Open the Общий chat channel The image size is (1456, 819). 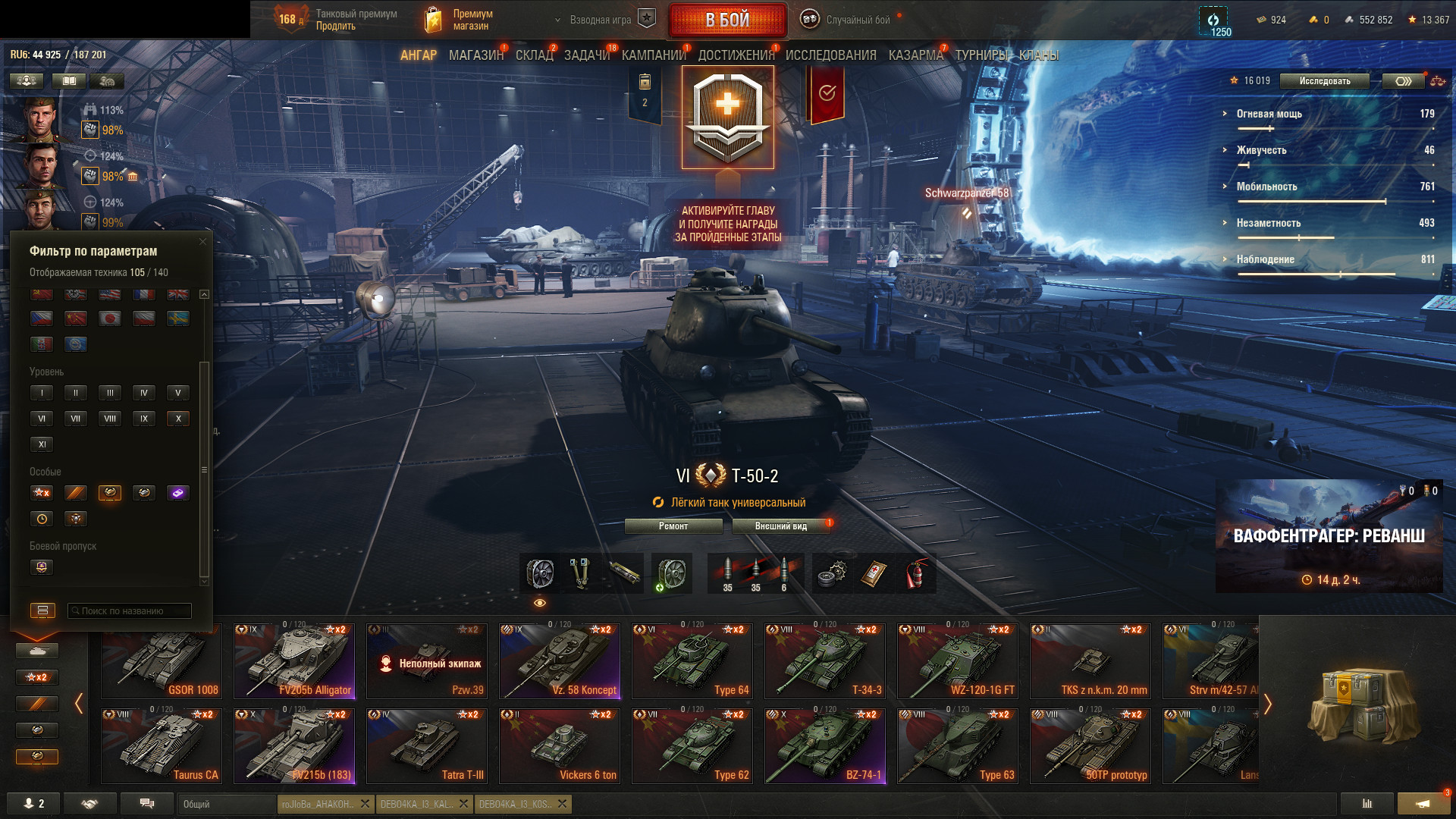click(x=226, y=804)
